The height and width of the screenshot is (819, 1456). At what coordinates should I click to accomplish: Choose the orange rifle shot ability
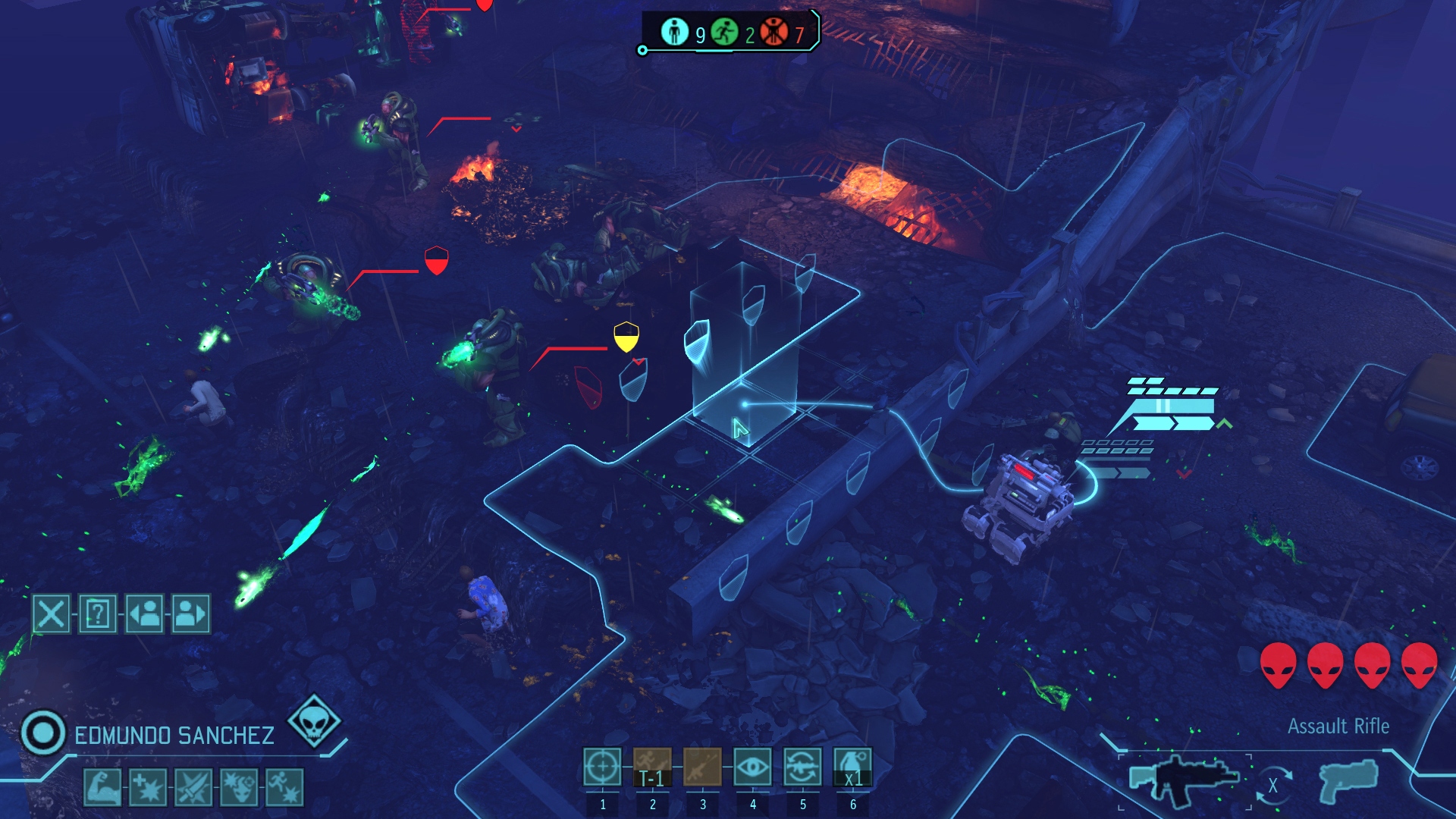702,767
